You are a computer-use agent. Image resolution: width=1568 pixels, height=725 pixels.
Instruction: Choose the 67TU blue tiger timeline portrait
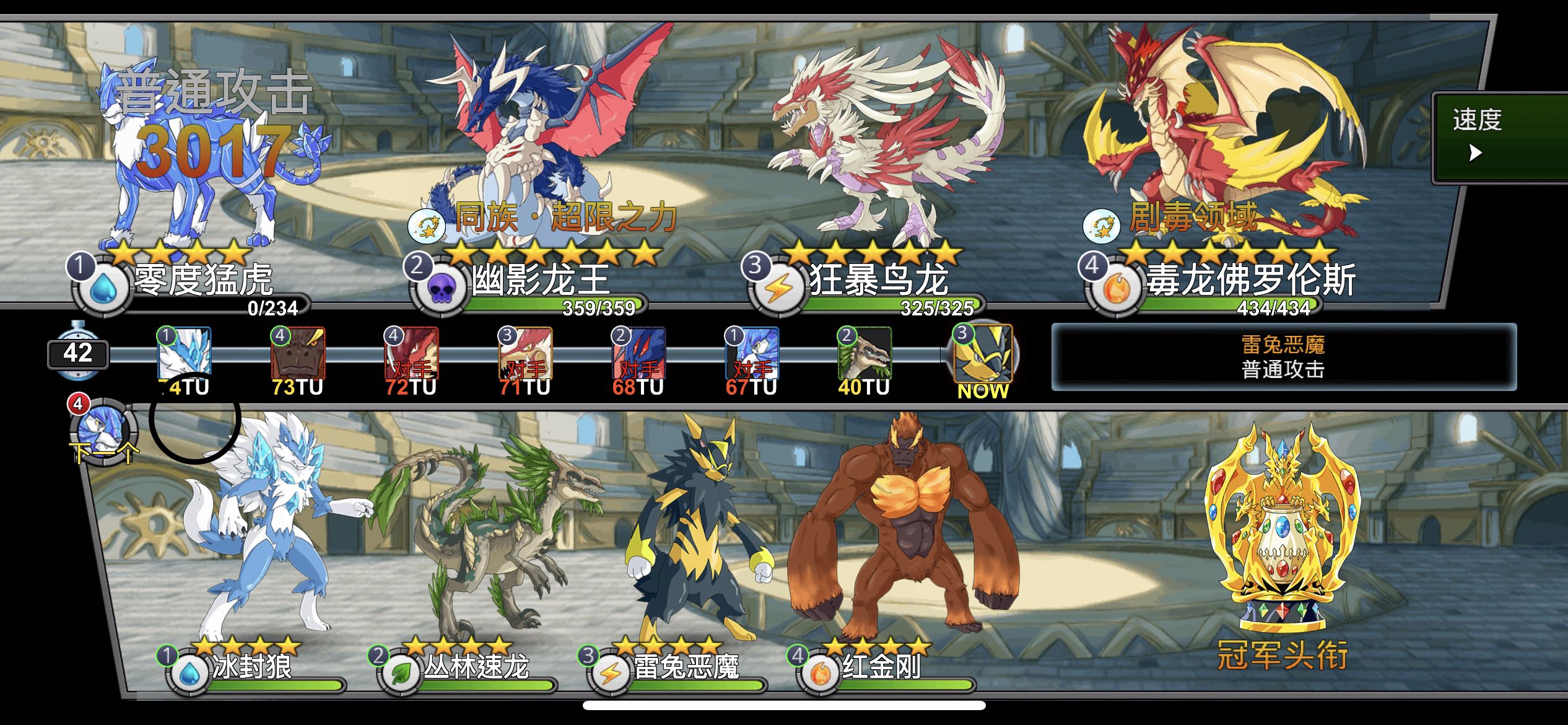(752, 354)
